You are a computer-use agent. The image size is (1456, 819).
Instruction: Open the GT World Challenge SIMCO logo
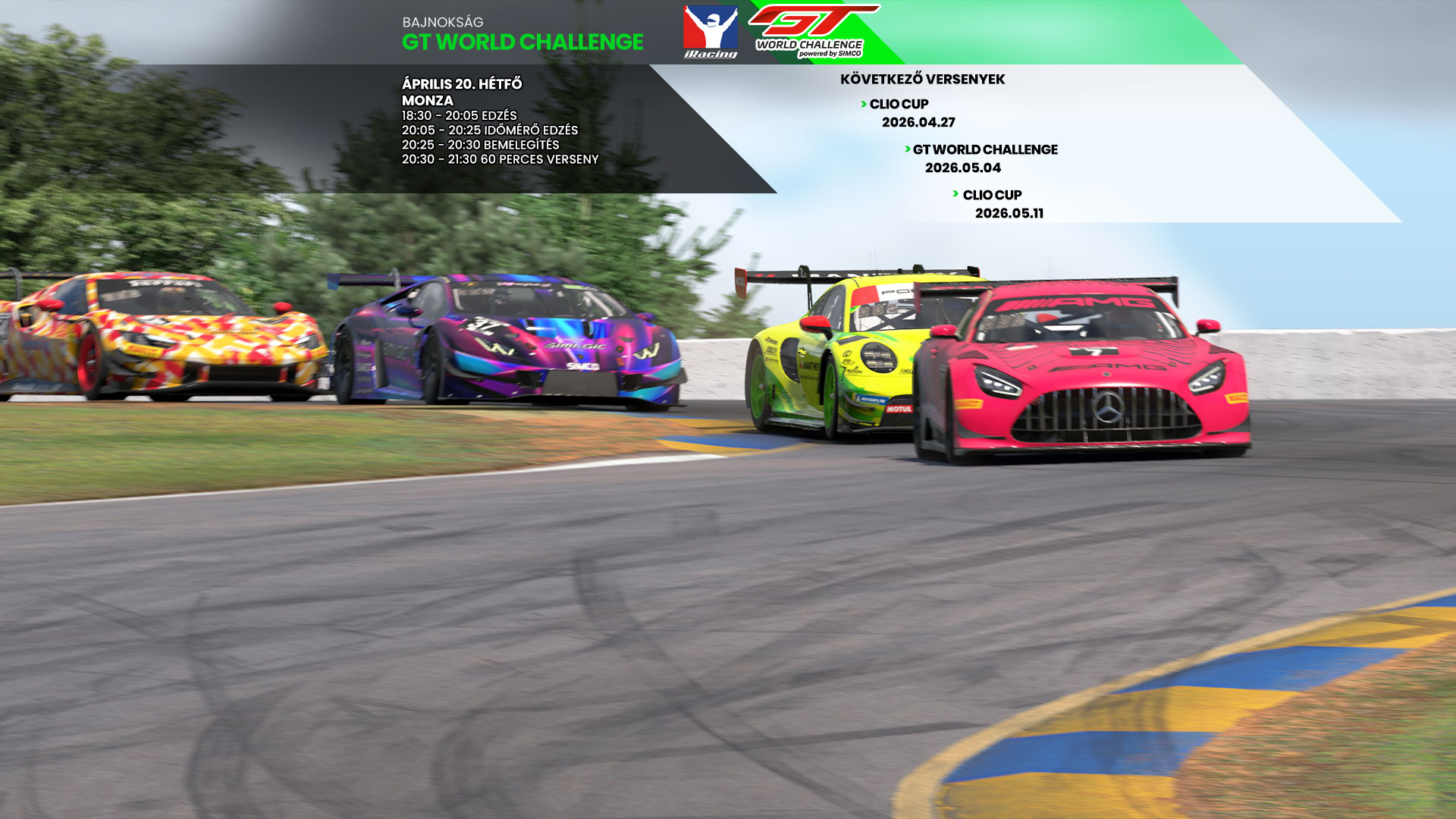(x=811, y=32)
